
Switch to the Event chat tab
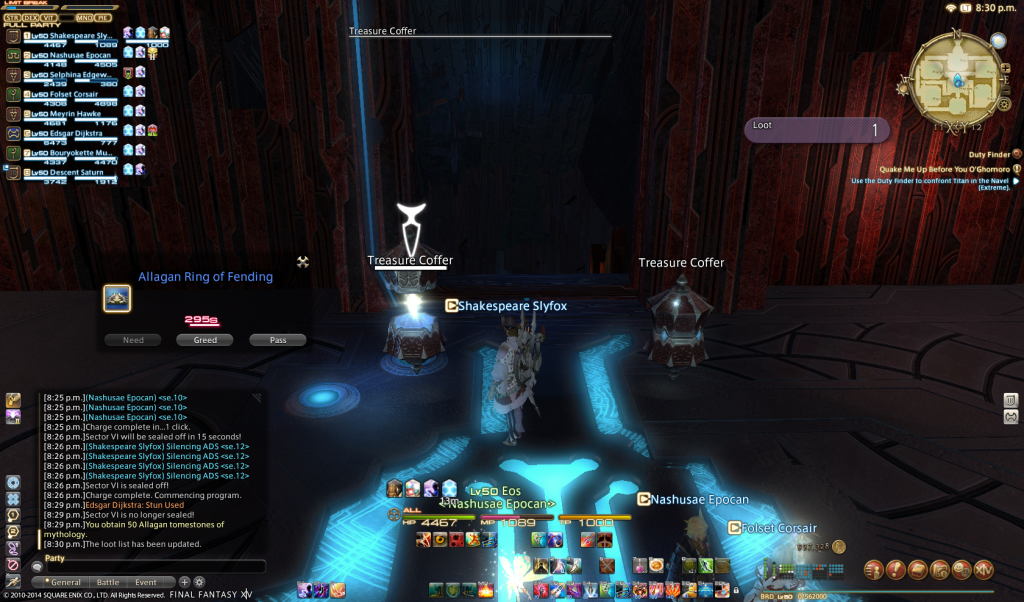(146, 582)
